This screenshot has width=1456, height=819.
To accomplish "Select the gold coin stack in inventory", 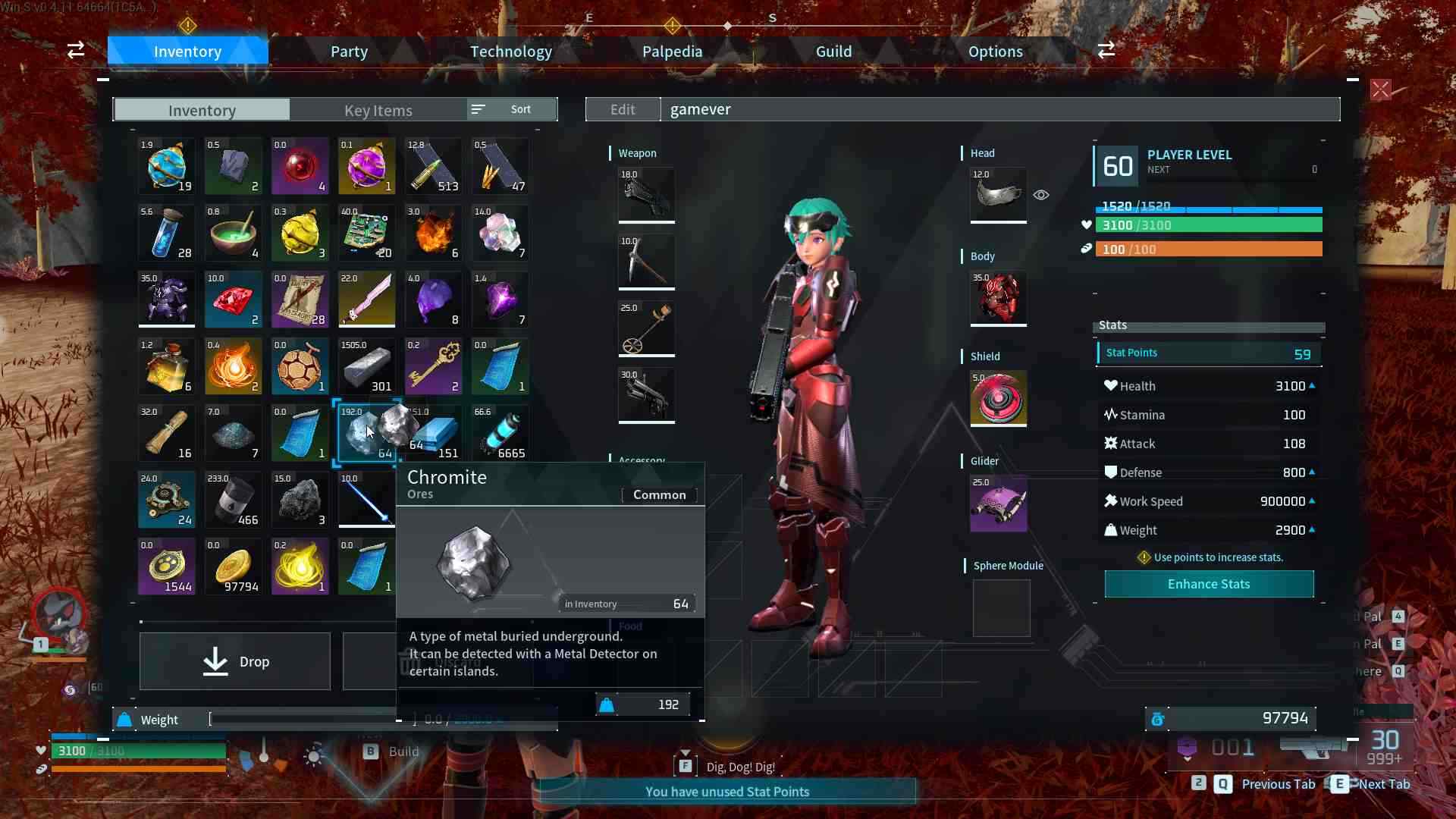I will [233, 566].
